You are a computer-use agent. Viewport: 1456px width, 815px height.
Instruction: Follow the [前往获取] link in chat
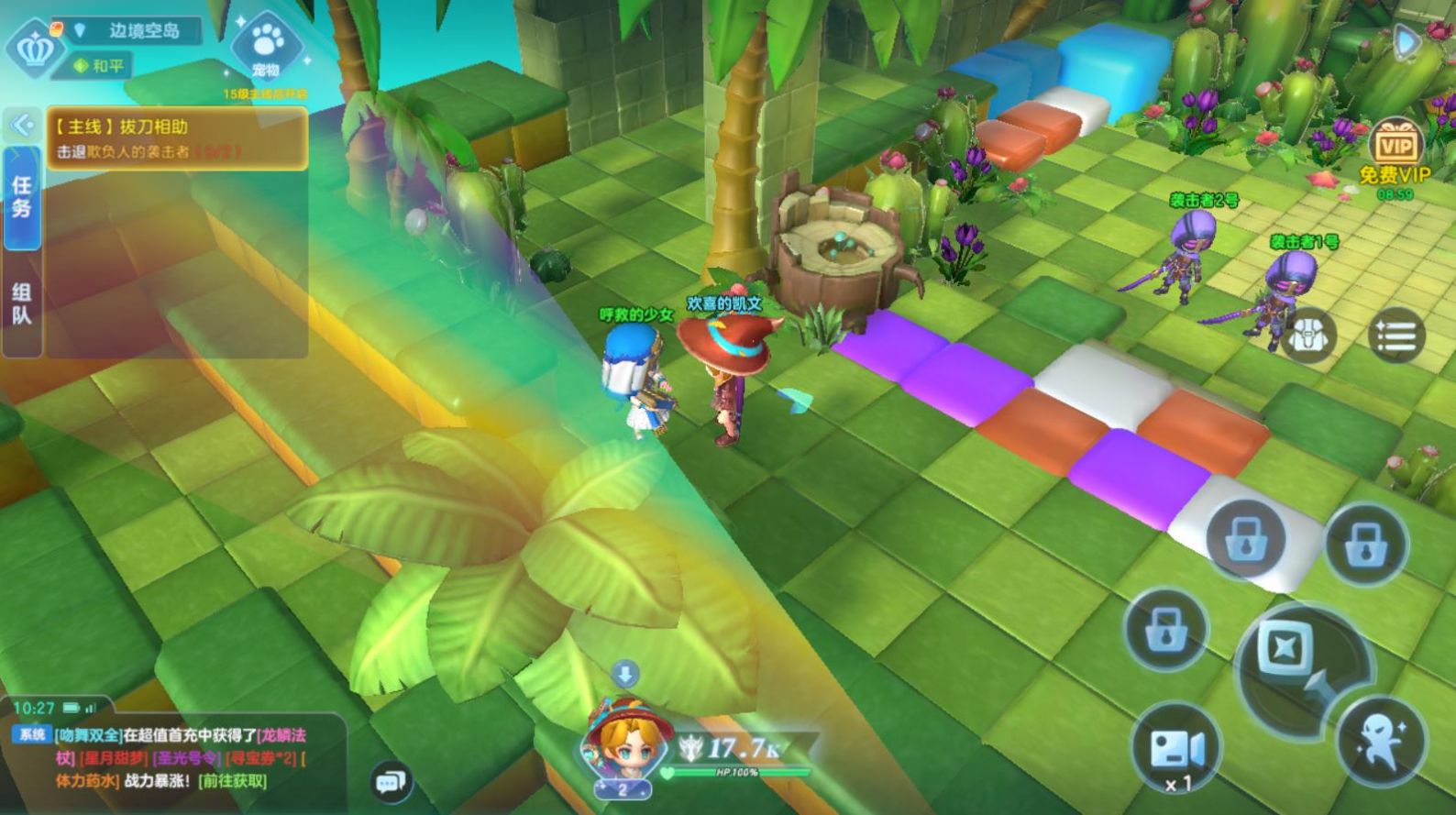pyautogui.click(x=235, y=781)
